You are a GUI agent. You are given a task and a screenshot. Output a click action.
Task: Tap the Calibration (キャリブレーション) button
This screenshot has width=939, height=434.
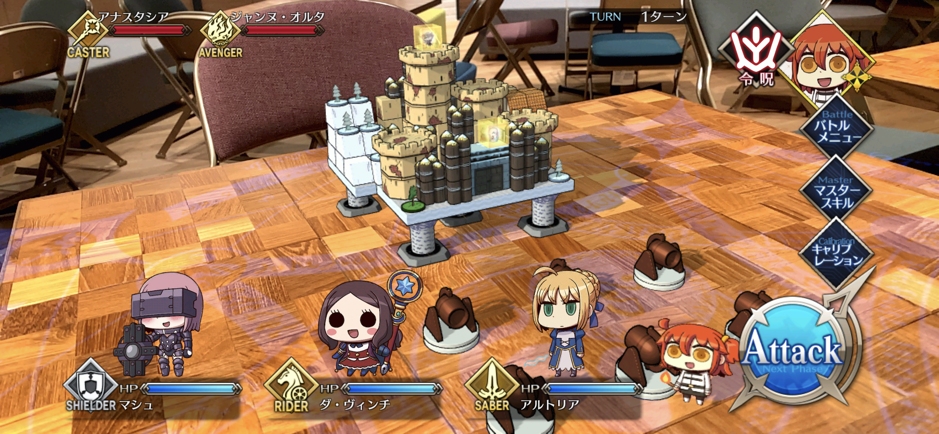pyautogui.click(x=835, y=250)
